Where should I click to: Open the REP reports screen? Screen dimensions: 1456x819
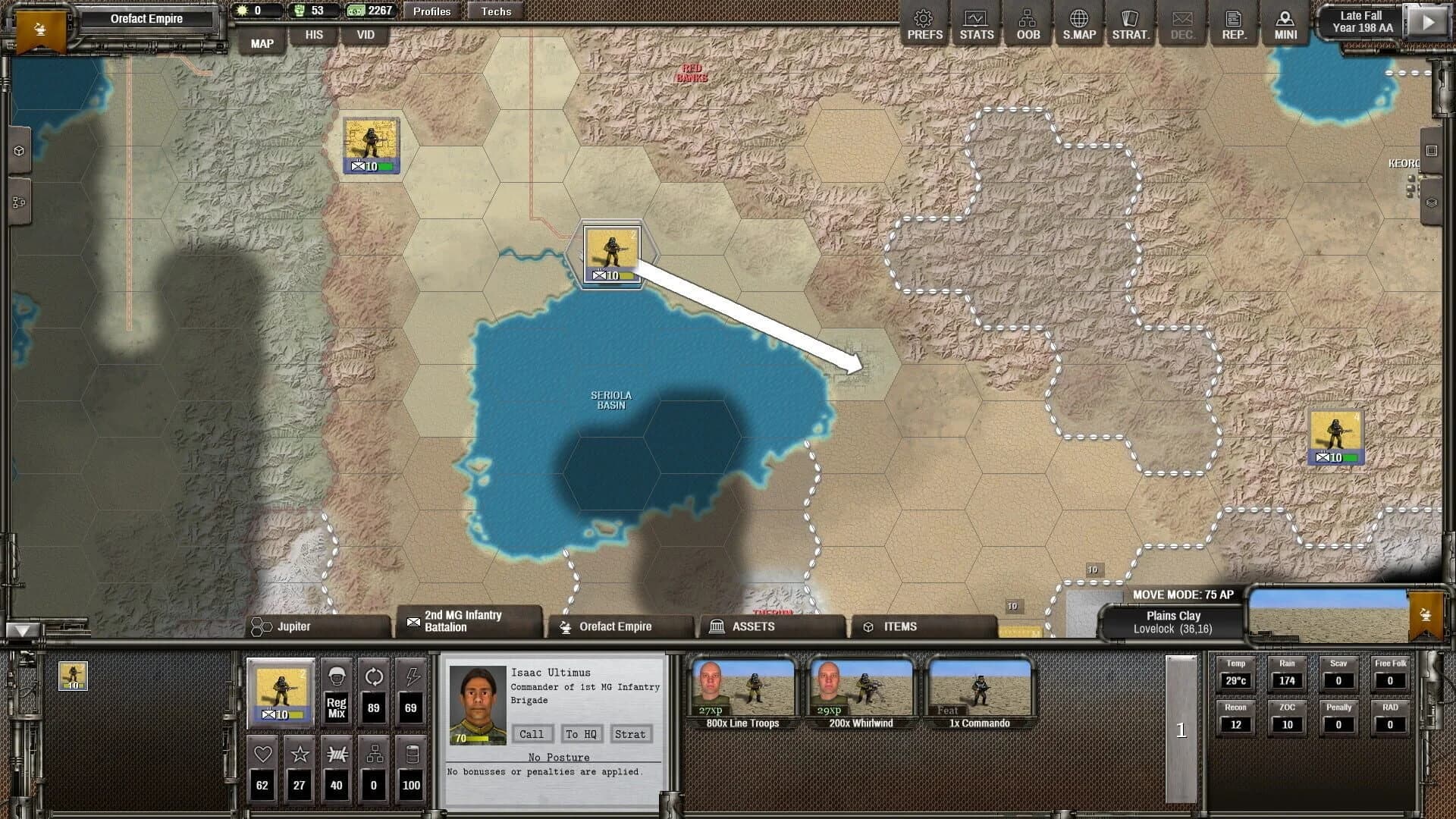click(x=1234, y=23)
